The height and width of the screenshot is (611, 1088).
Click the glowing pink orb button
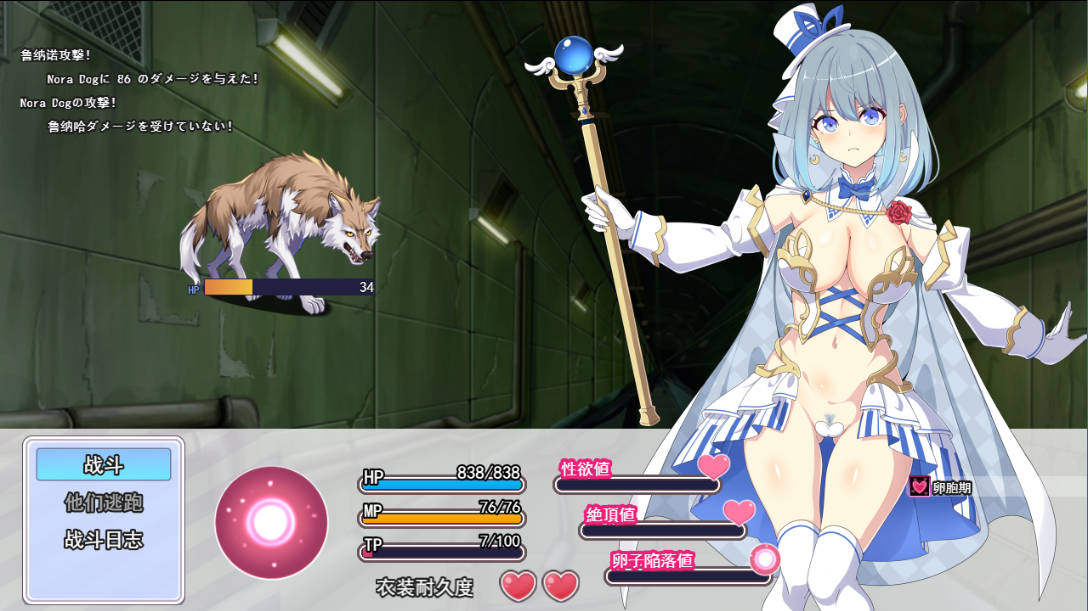[271, 522]
